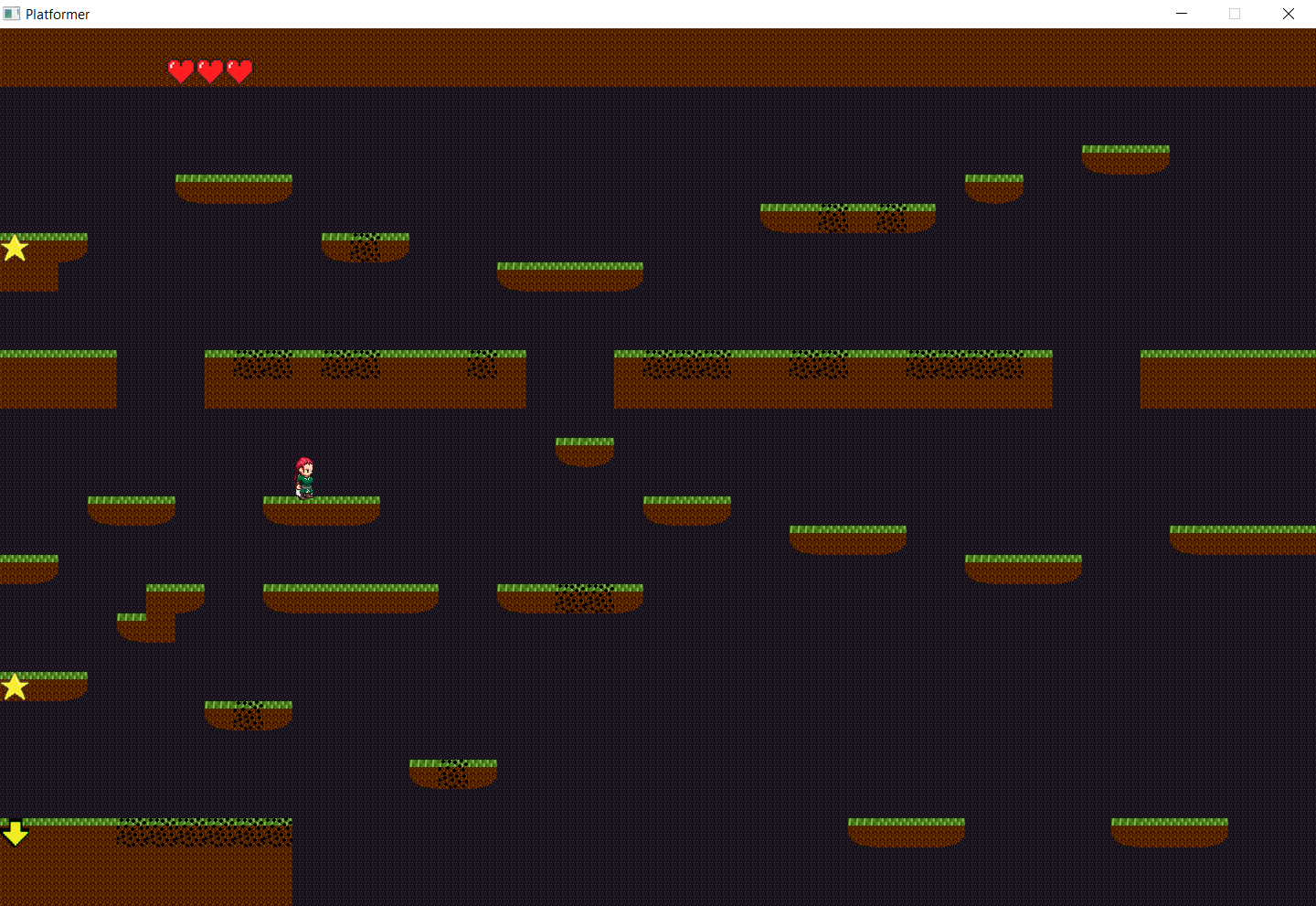Collect the star on the lower-left platform

14,686
